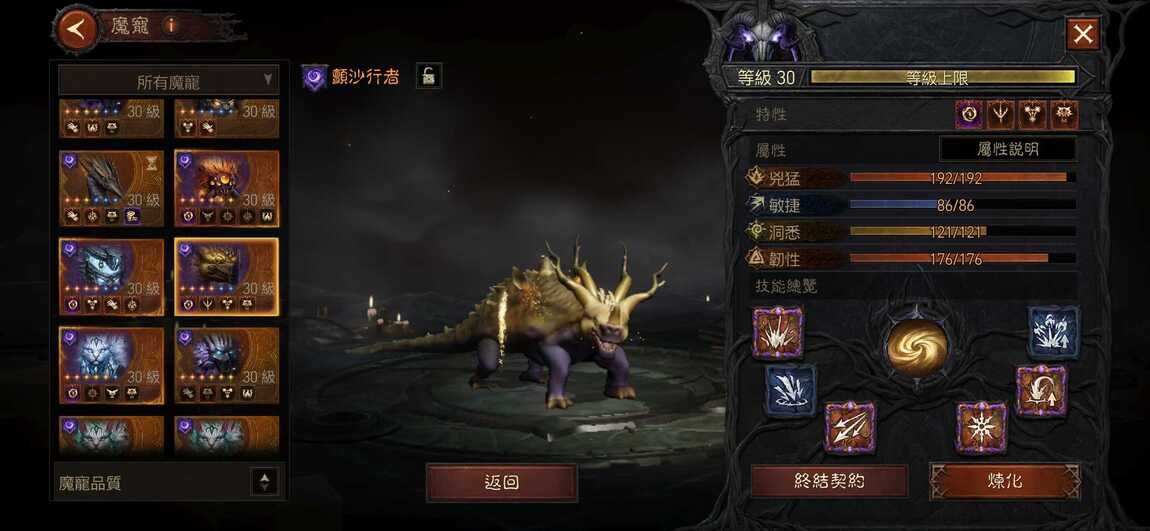
Task: Select the golden horned pet card
Action: [226, 277]
